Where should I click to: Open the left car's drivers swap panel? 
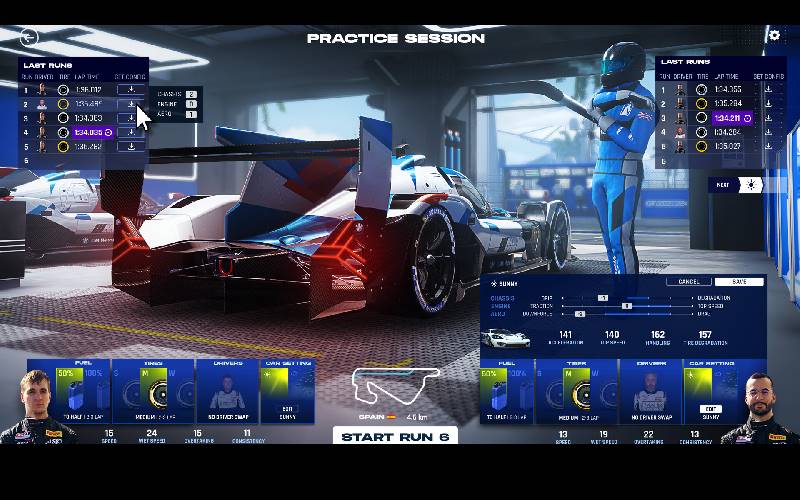point(226,391)
